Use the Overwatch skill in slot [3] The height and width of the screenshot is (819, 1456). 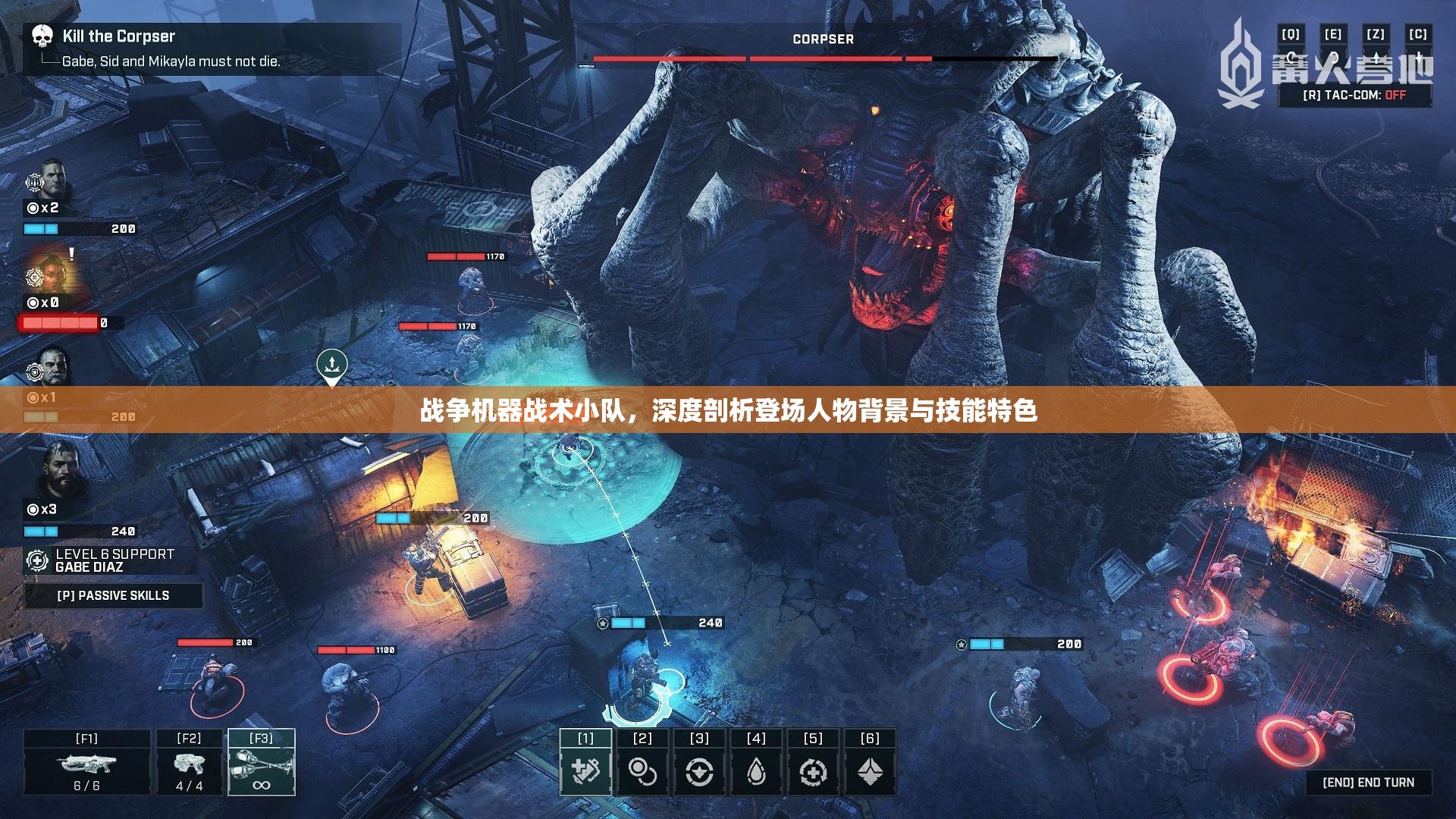[x=700, y=768]
